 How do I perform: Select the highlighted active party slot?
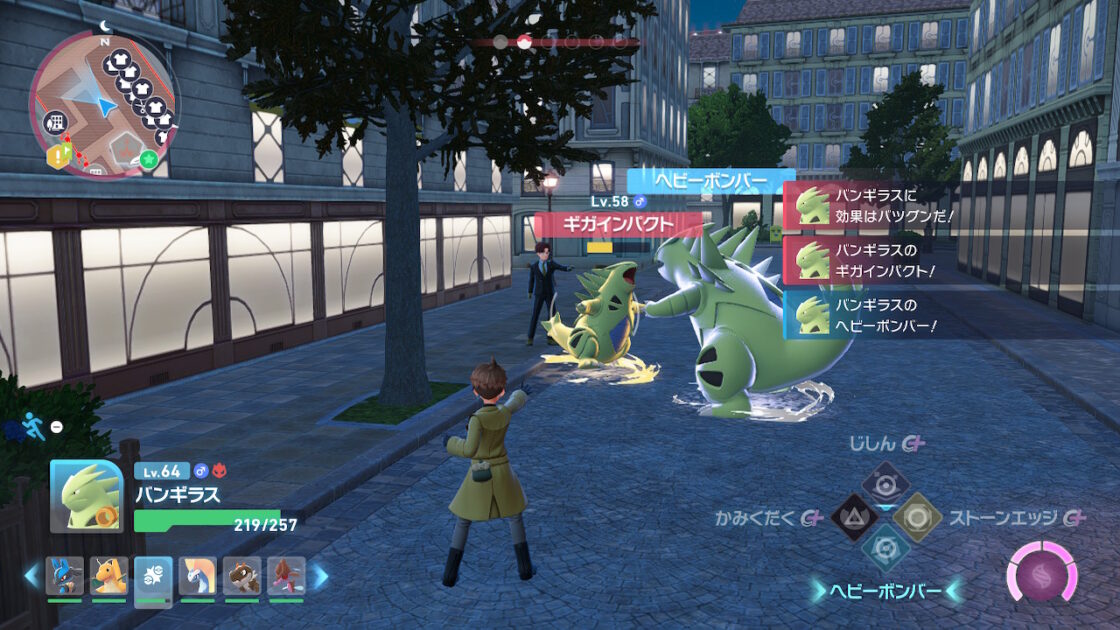pos(153,578)
